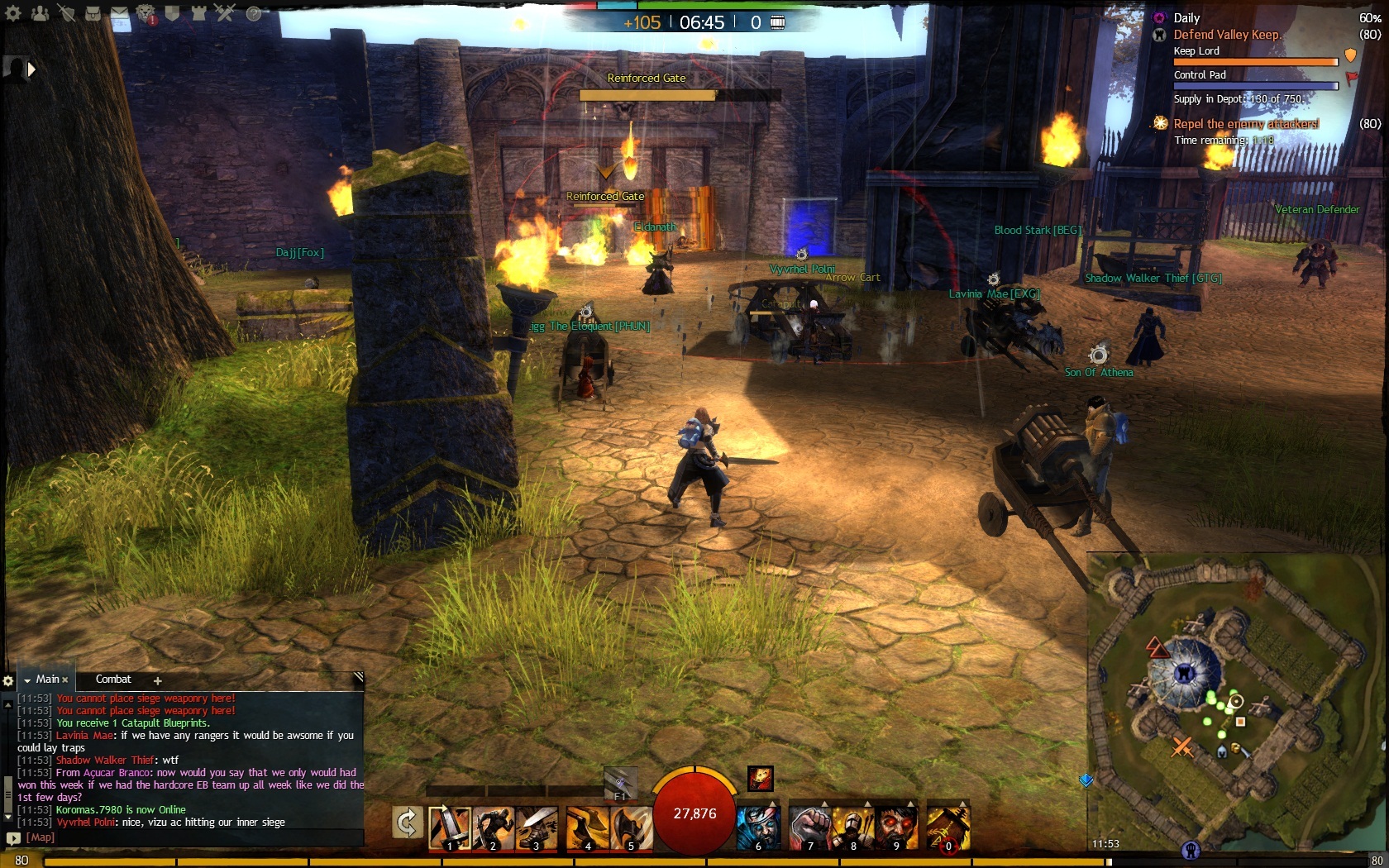The height and width of the screenshot is (868, 1389).
Task: Close the Main chat tab
Action: point(65,680)
